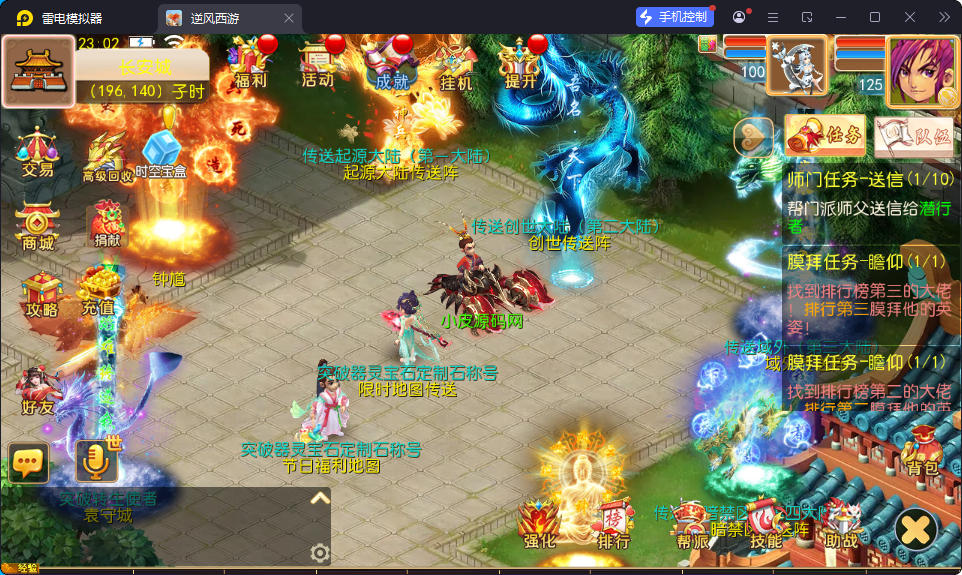Open the 福利 welfare menu

pos(251,62)
